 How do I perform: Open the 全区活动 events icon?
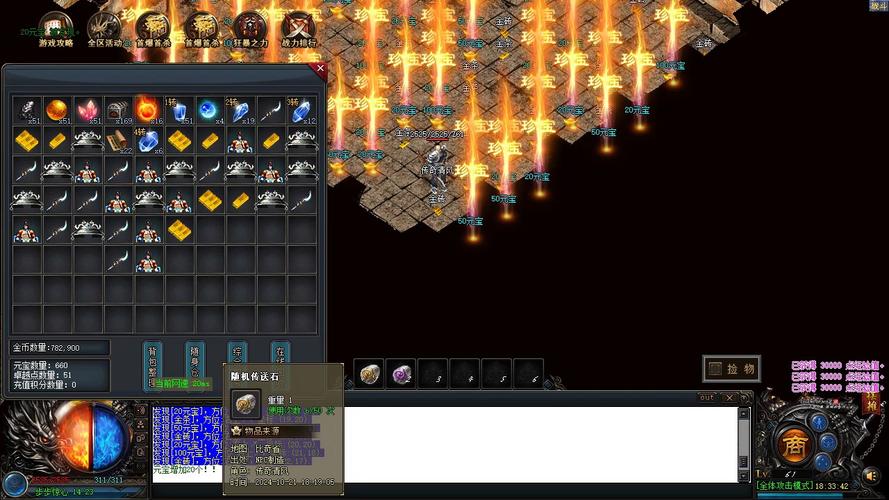104,28
